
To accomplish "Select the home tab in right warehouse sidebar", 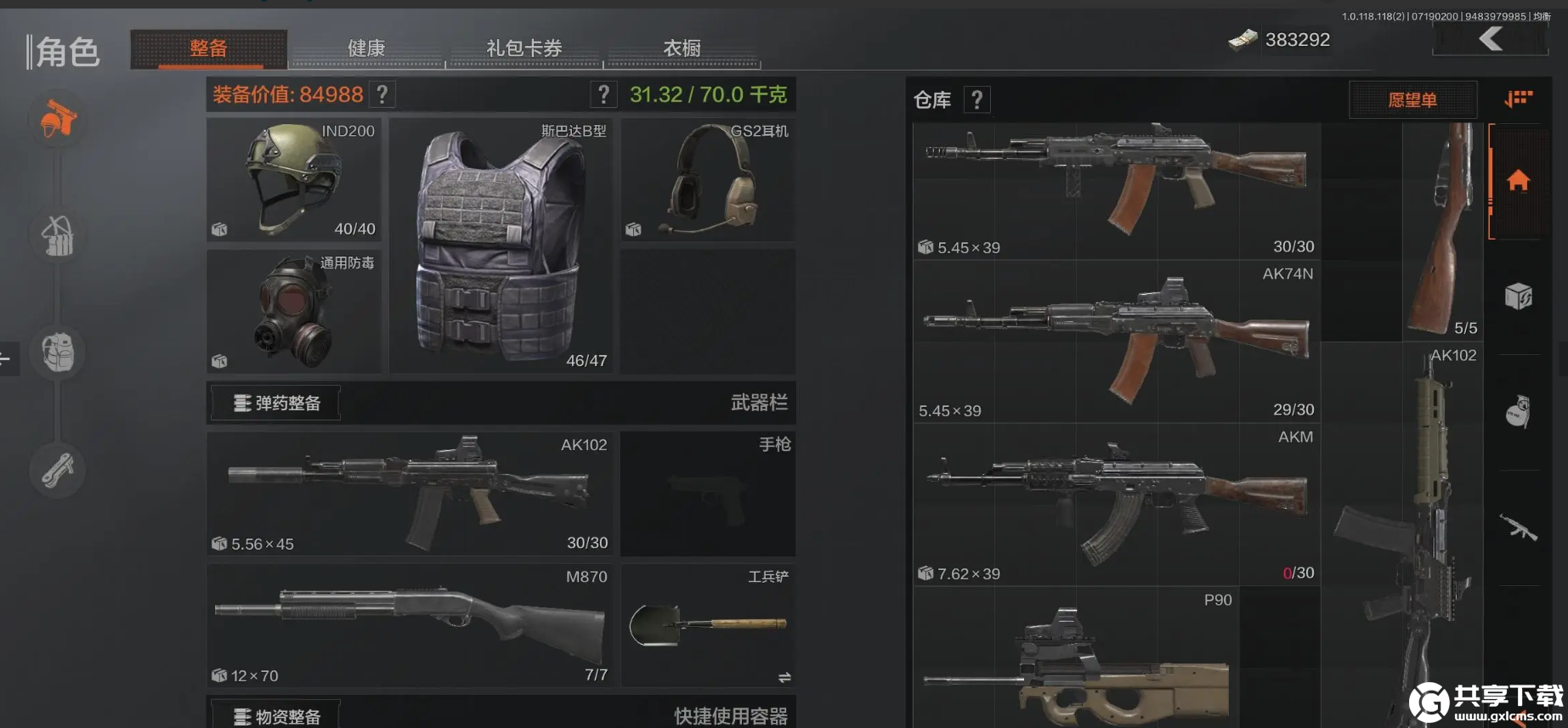I will (1520, 181).
